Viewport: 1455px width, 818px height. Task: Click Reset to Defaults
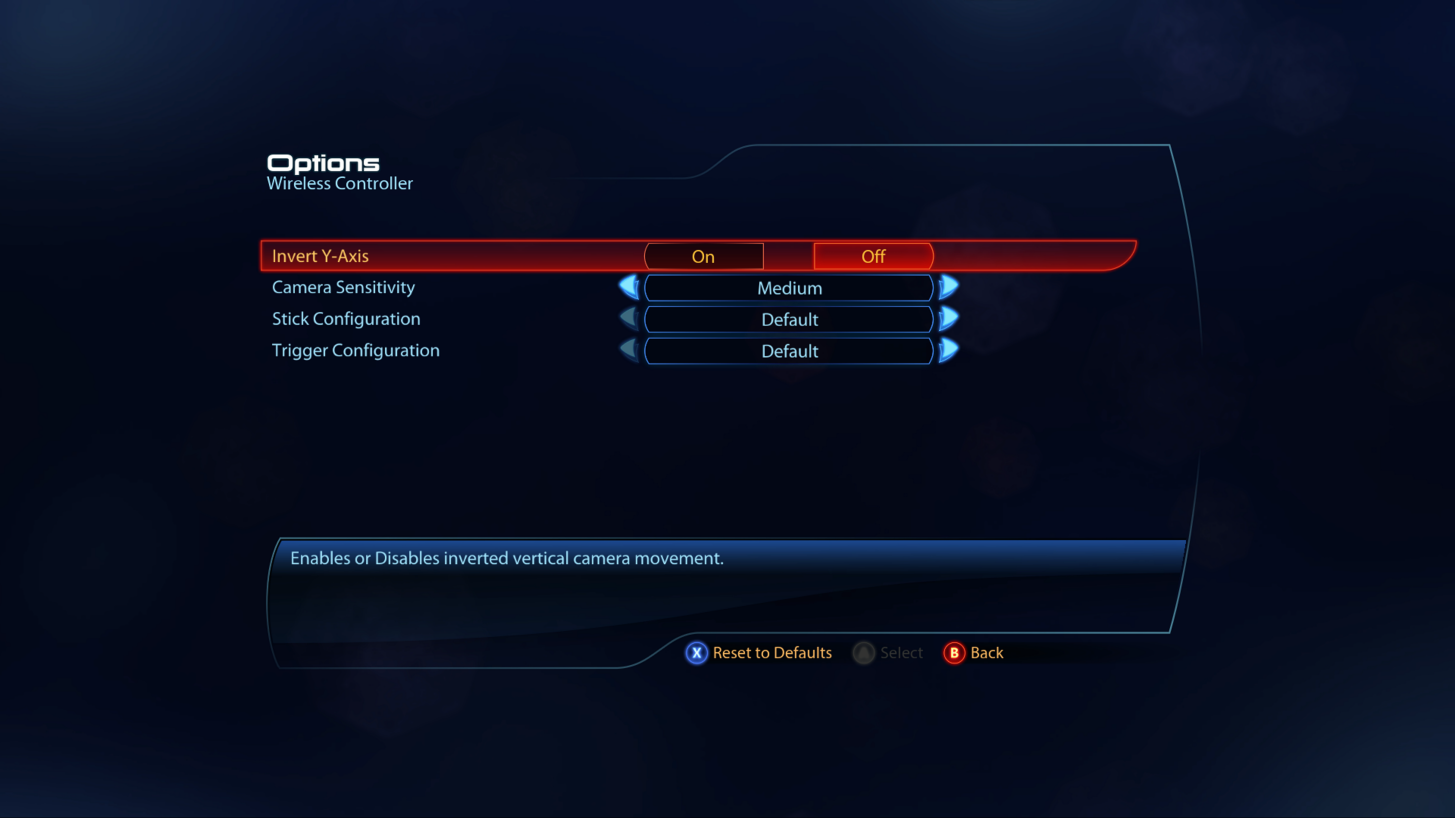(771, 653)
